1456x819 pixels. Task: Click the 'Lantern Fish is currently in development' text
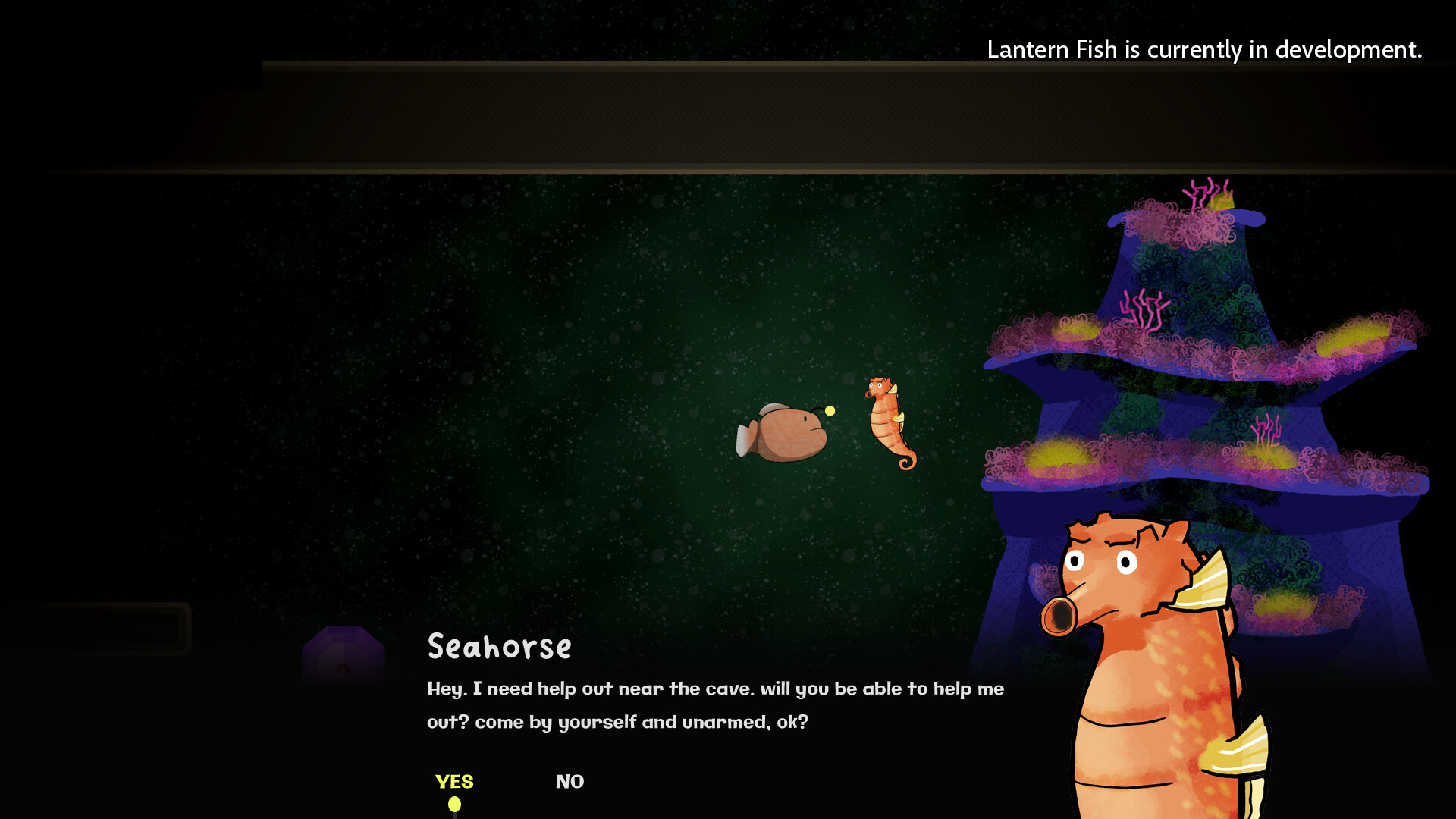(1203, 51)
